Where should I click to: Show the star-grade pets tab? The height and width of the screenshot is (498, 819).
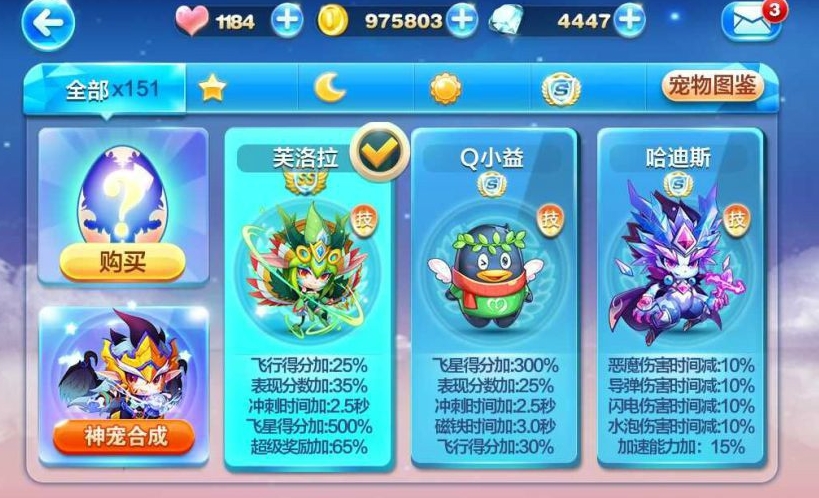coord(212,89)
